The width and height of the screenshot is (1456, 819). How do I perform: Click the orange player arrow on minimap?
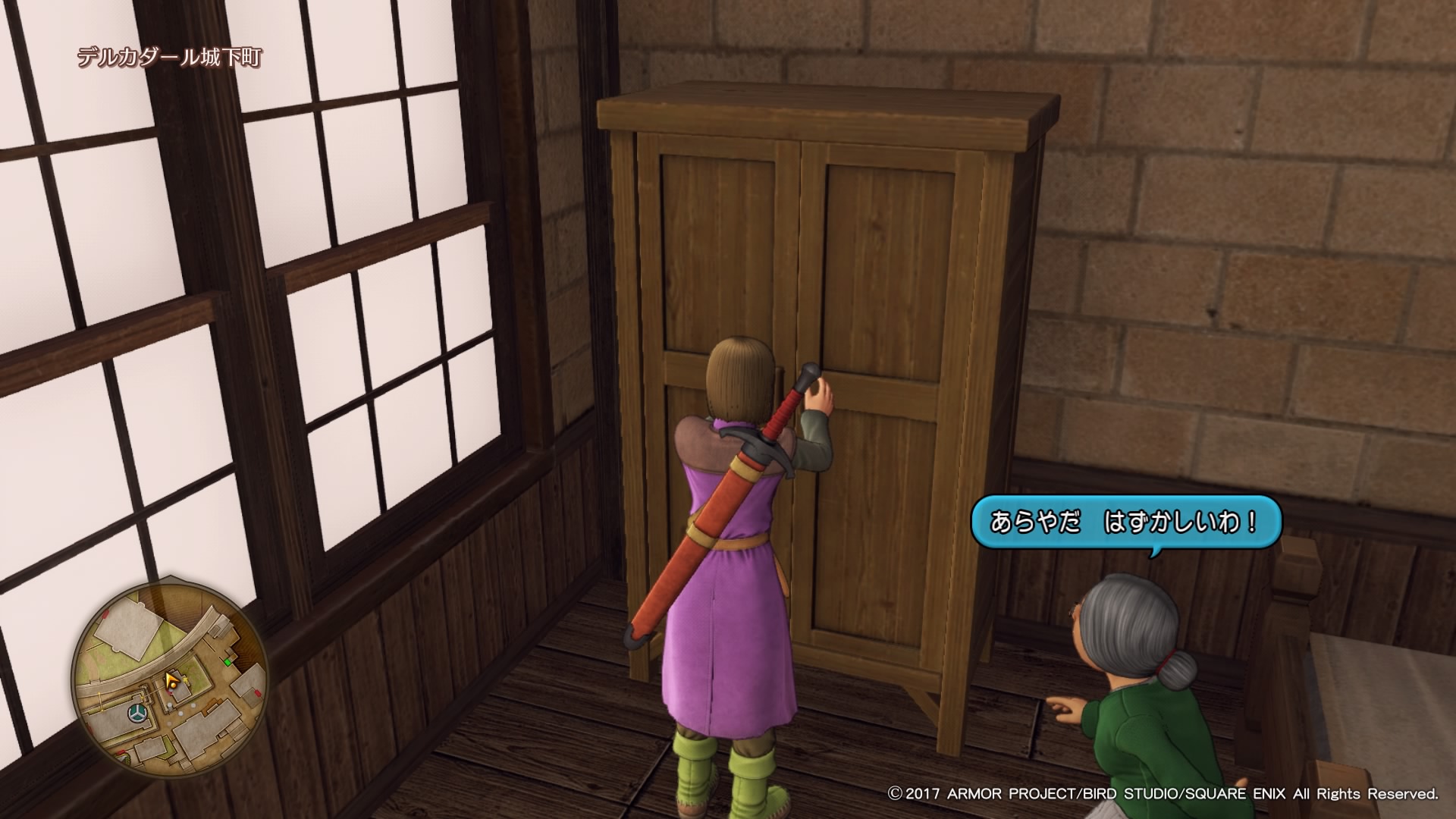[173, 679]
